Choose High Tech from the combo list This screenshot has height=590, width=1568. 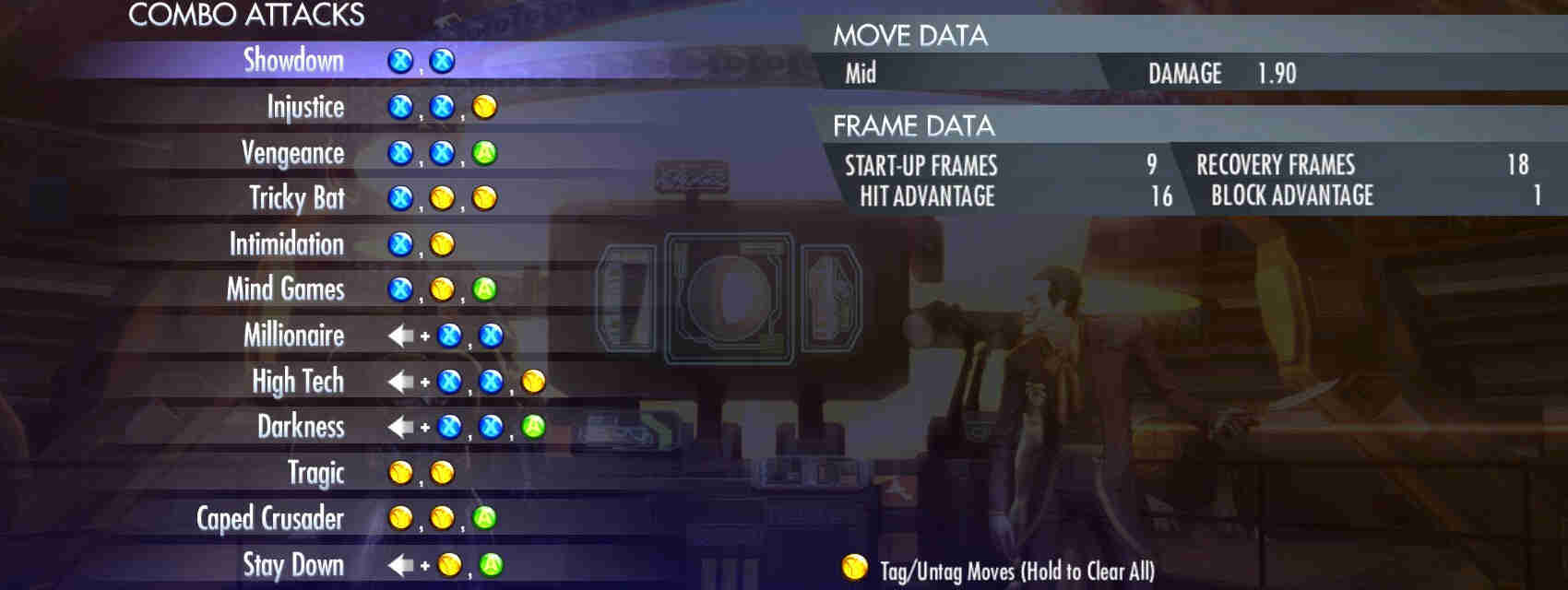pos(297,381)
